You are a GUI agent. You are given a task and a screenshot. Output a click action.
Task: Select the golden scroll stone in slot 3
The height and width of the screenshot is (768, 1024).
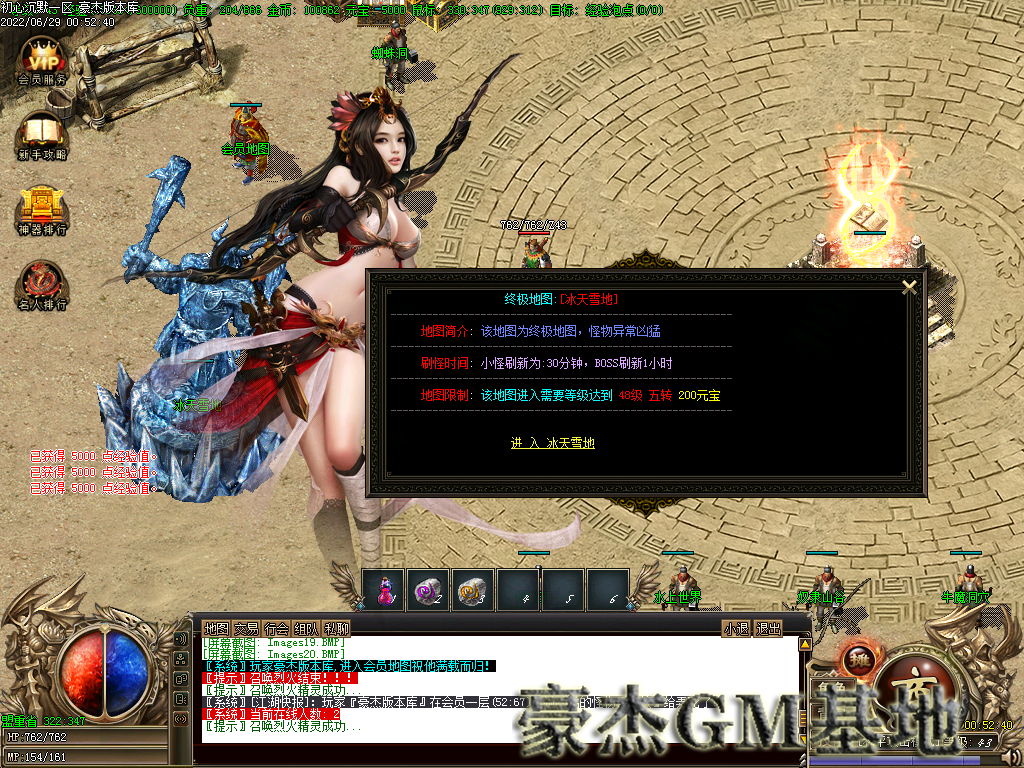click(x=472, y=591)
